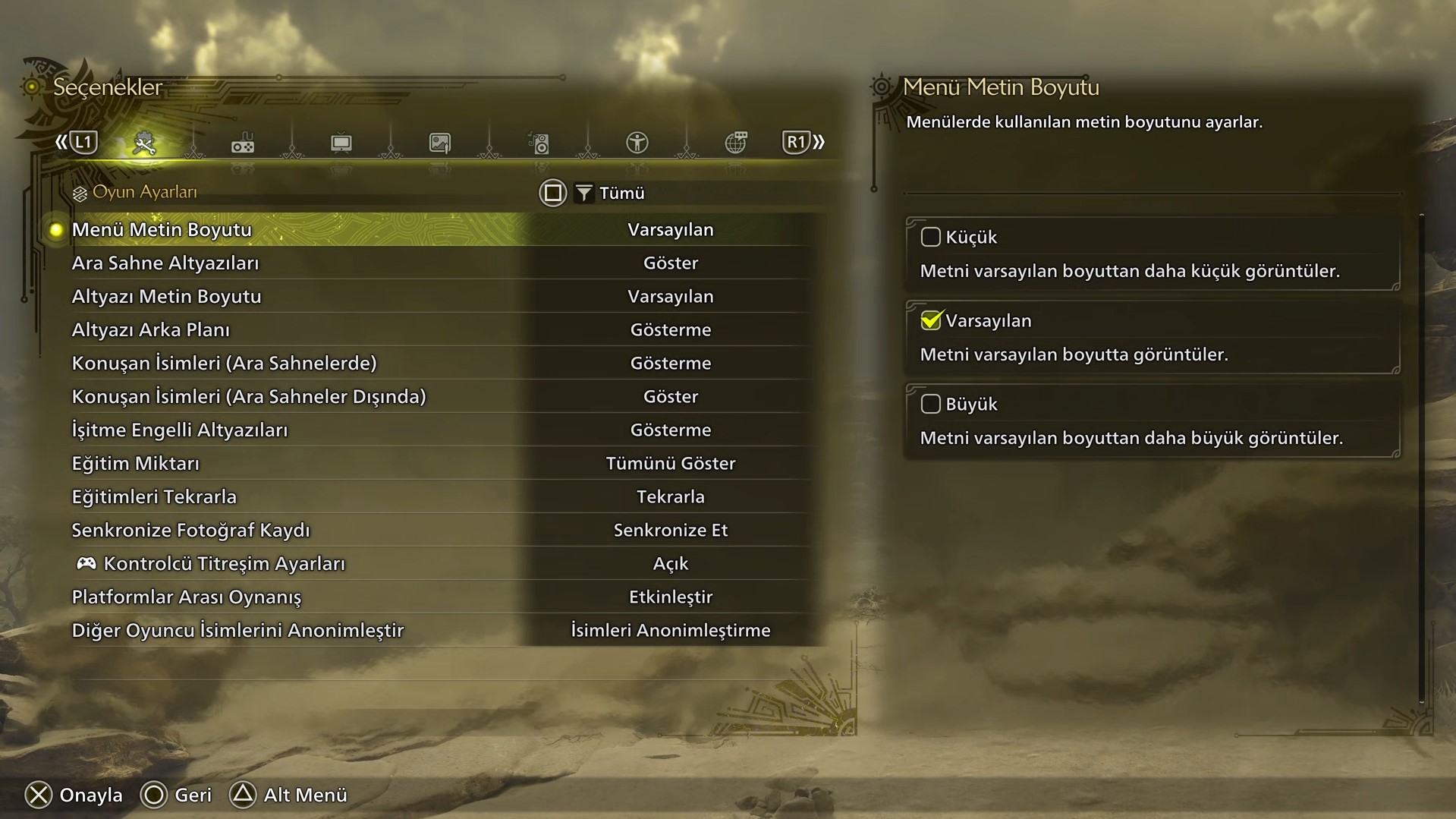1456x819 pixels.
Task: Switch to the gamepad controls tab
Action: (x=243, y=143)
